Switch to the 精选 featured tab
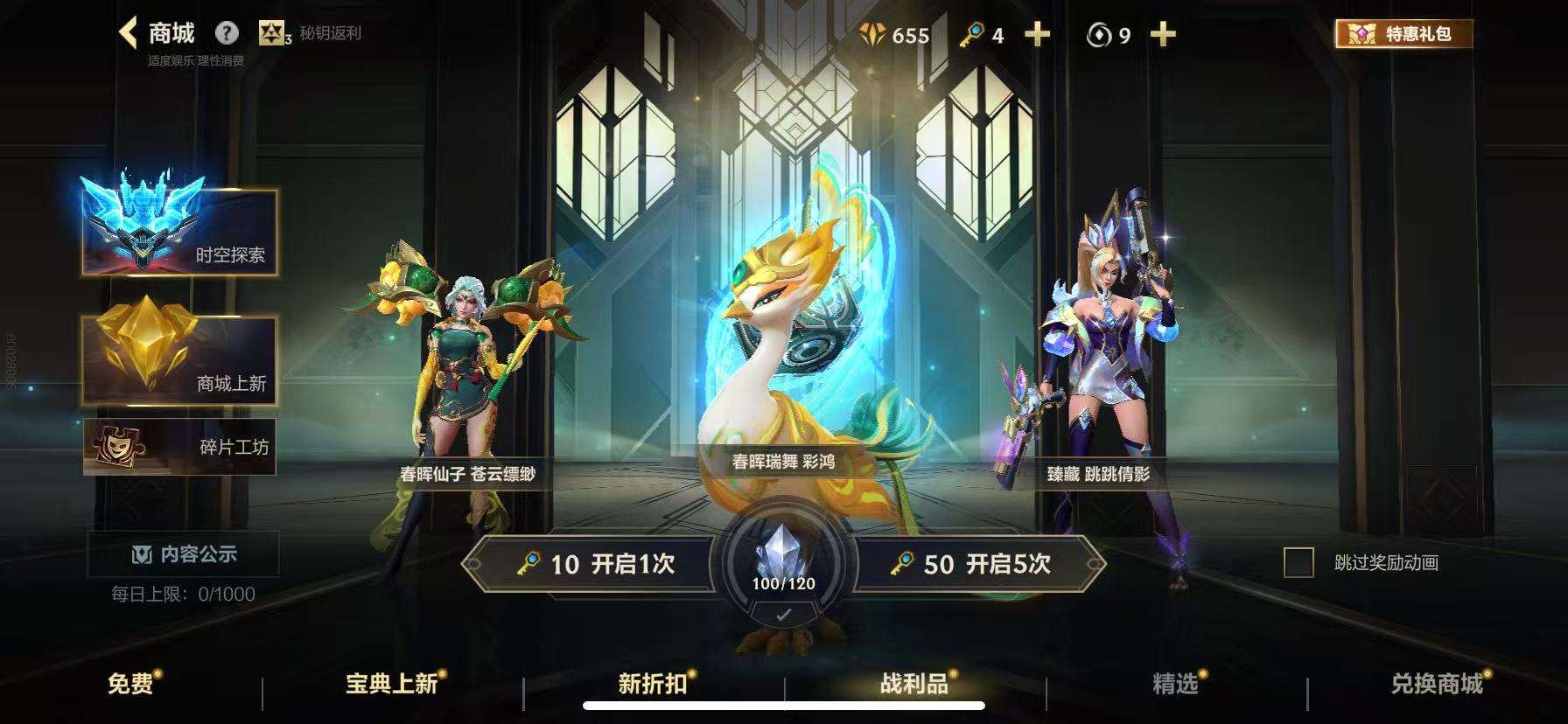 (x=1177, y=686)
